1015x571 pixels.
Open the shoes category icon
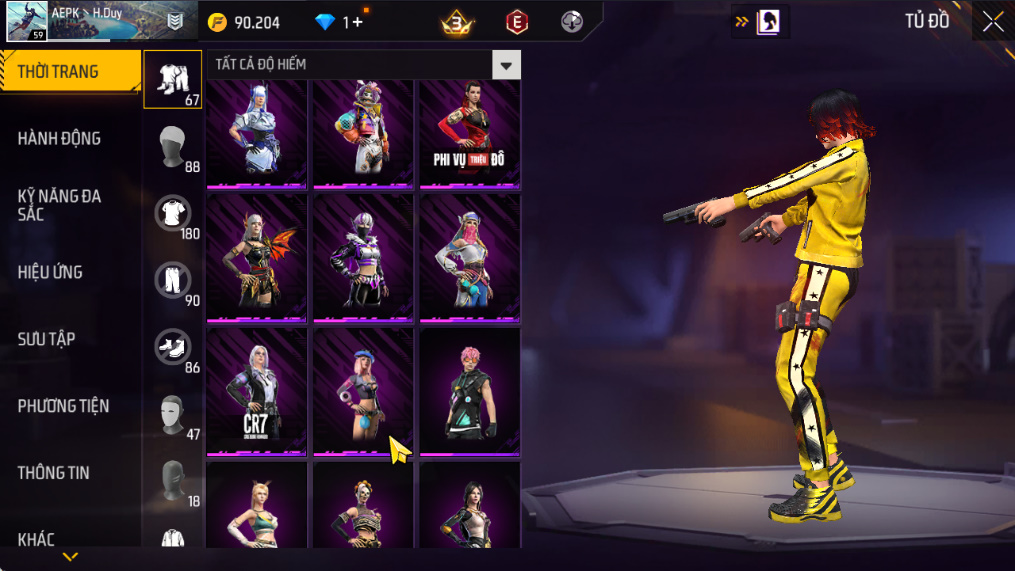172,347
